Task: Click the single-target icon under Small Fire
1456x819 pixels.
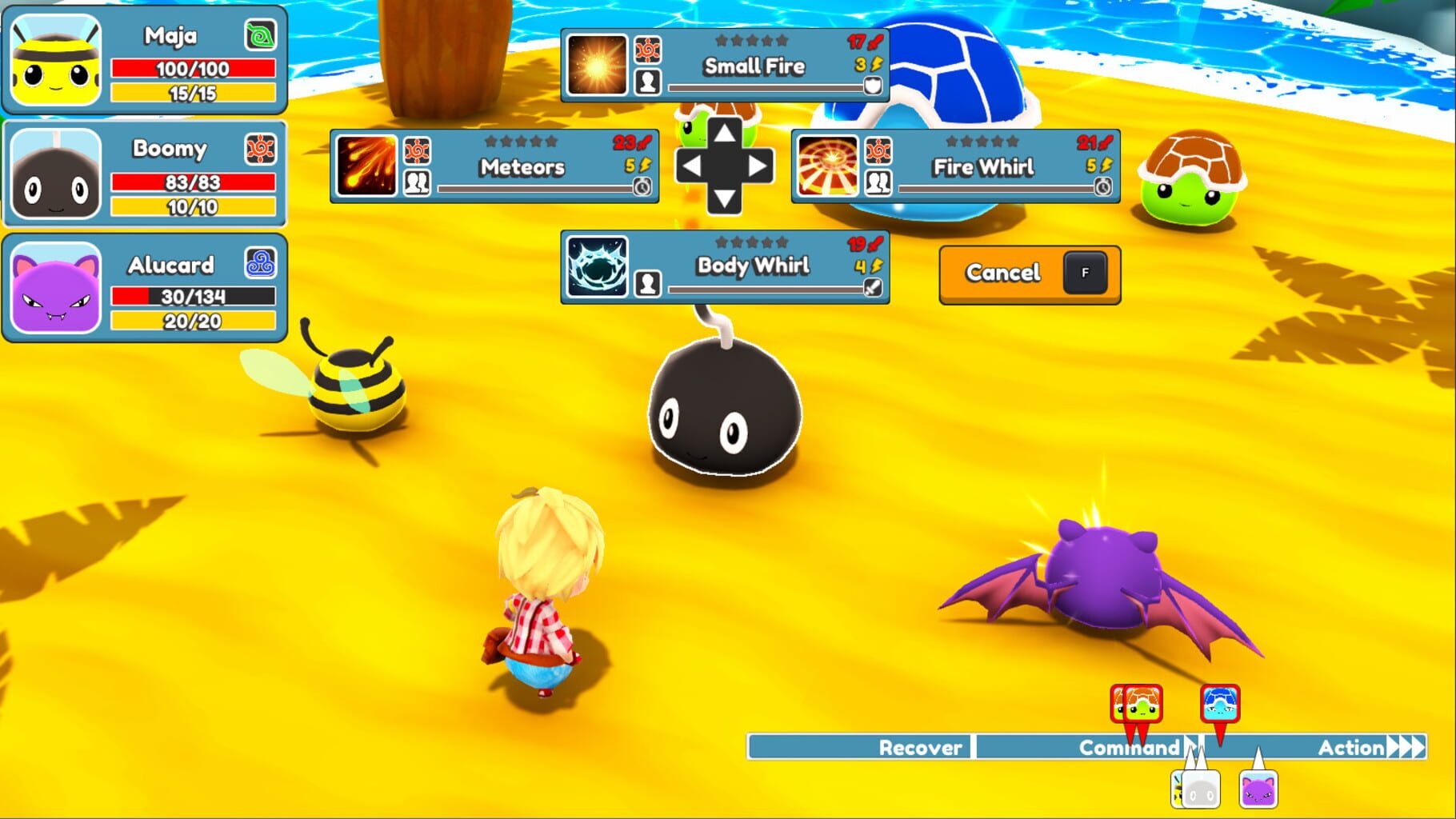Action: 649,81
